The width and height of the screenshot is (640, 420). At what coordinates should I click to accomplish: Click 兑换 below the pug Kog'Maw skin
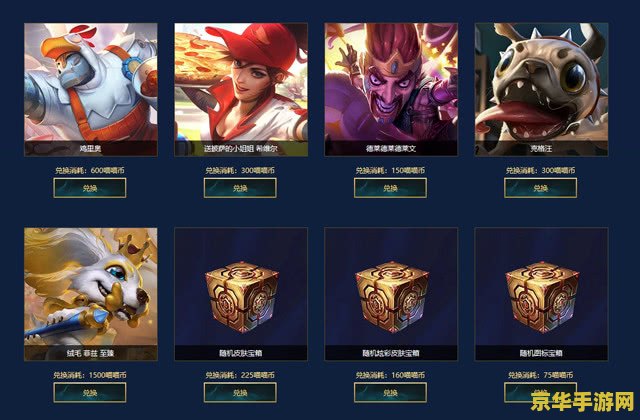[540, 187]
